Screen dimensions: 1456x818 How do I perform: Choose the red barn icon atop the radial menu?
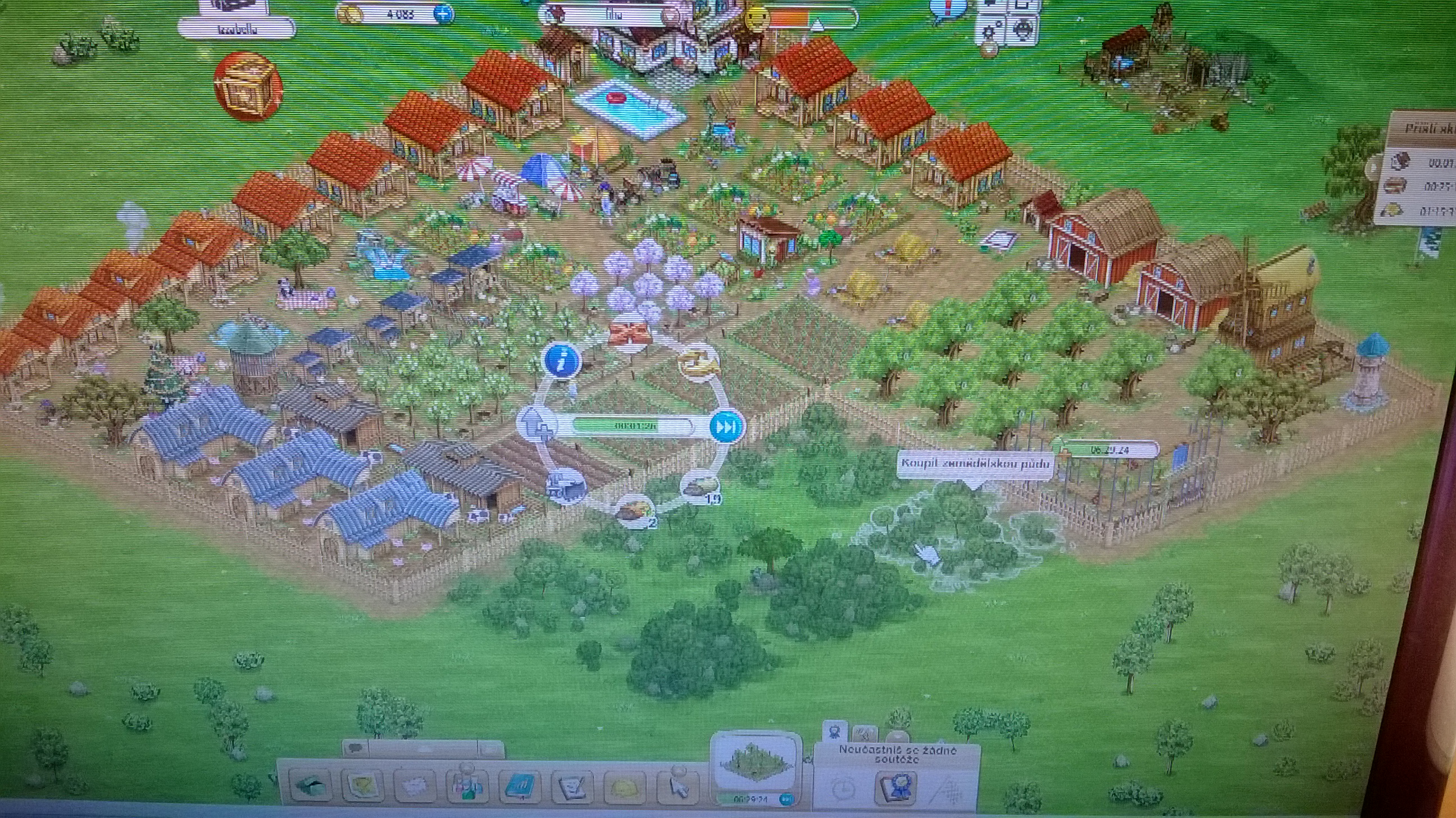click(x=630, y=335)
